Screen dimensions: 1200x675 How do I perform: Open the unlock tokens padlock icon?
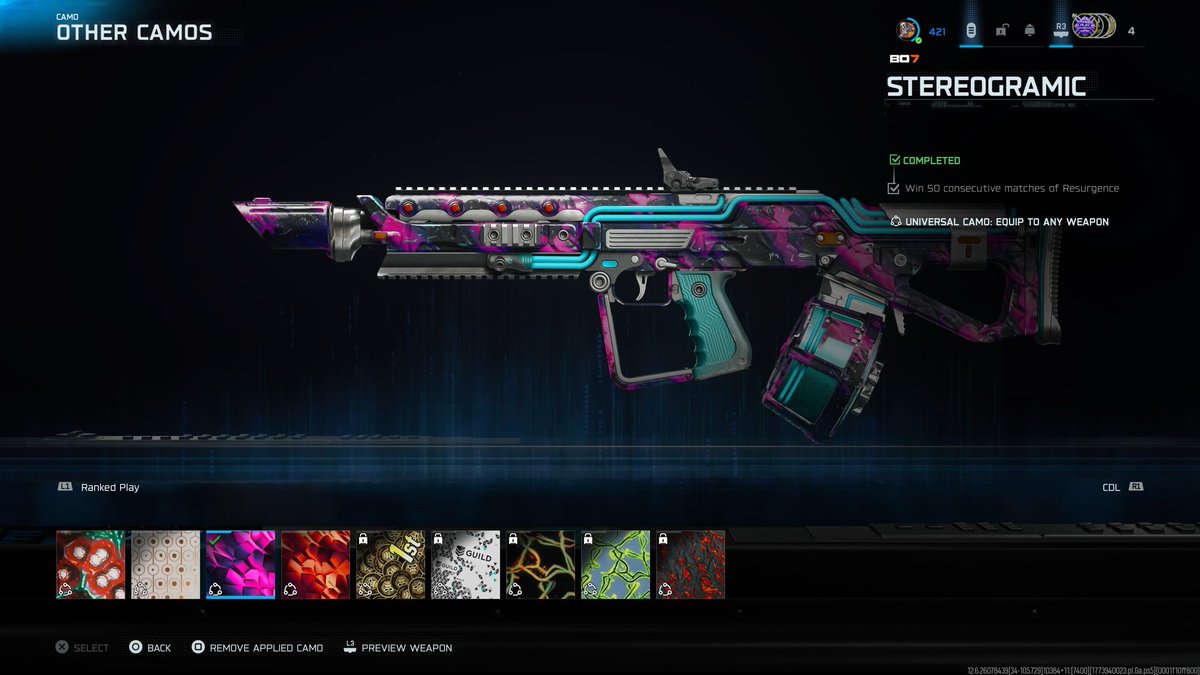[x=1001, y=31]
